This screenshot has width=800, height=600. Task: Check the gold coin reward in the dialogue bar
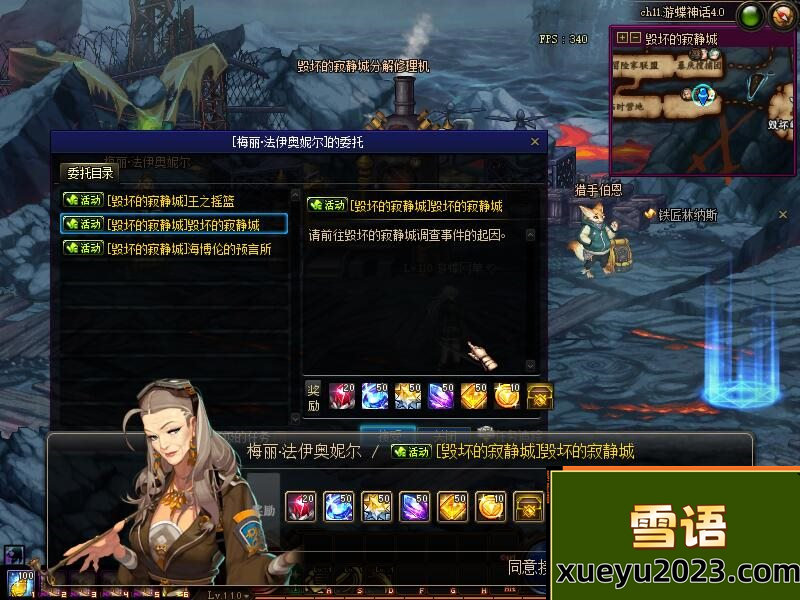click(491, 506)
